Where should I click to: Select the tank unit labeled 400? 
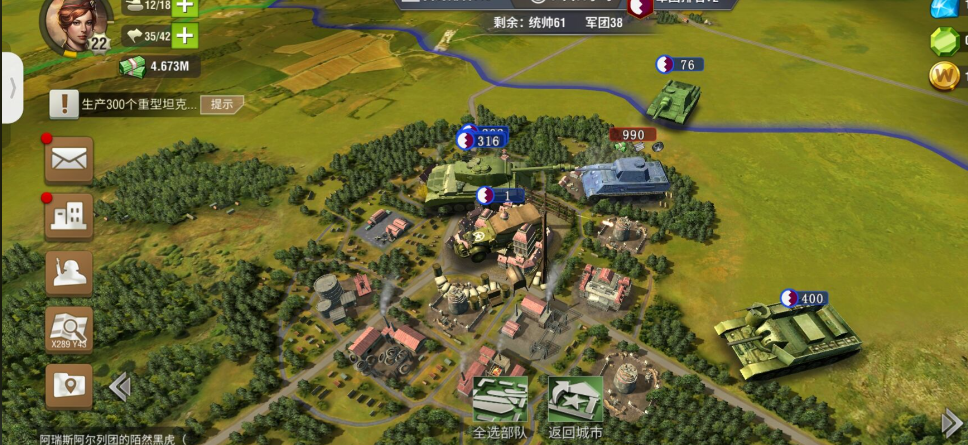(786, 335)
